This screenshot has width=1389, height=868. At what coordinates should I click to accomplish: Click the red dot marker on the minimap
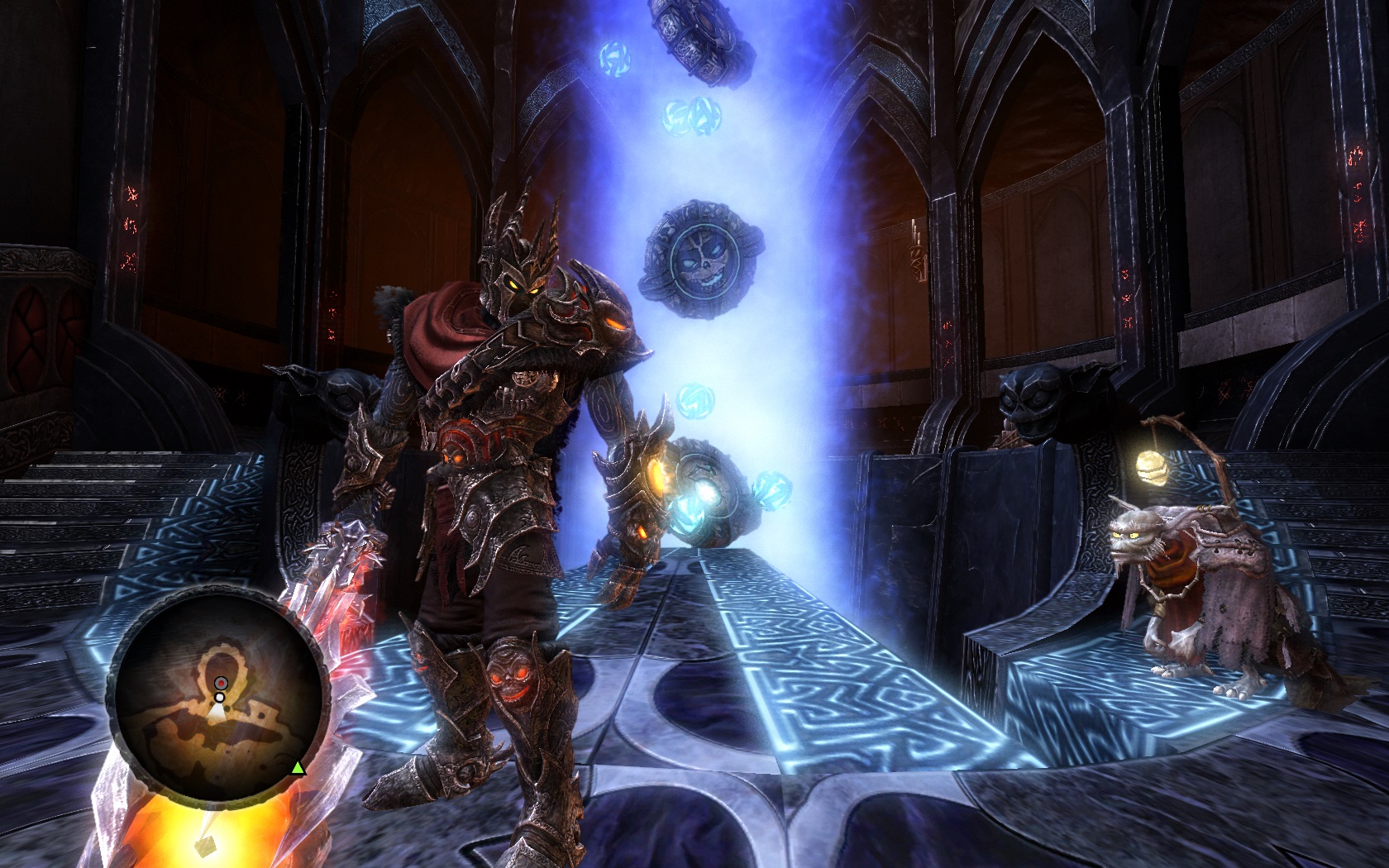[x=221, y=683]
